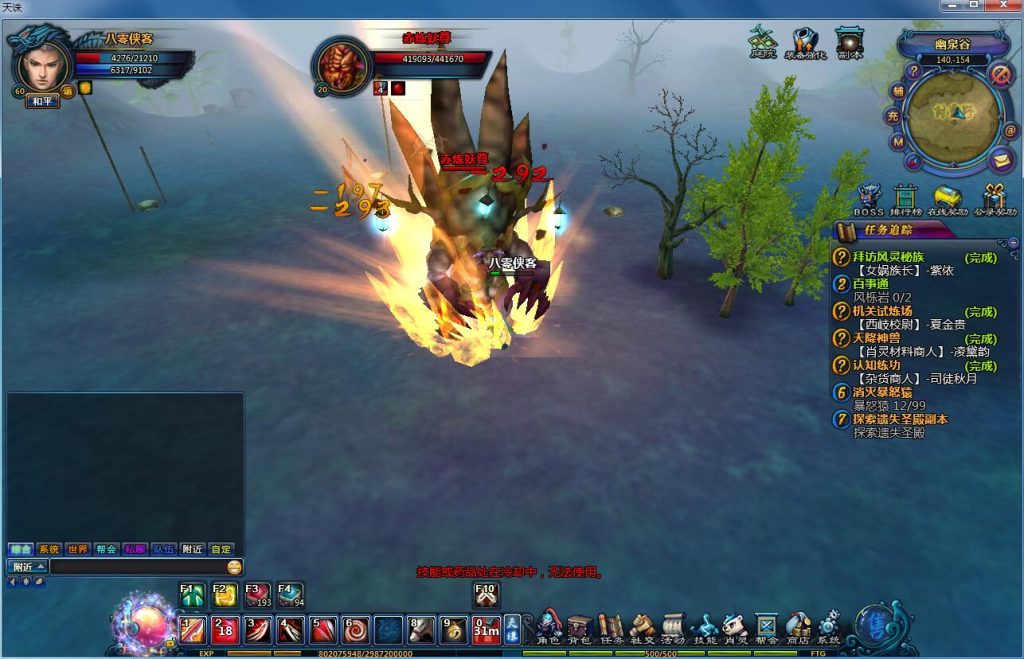Image resolution: width=1024 pixels, height=659 pixels.
Task: Open the 角色 character menu
Action: click(x=548, y=627)
